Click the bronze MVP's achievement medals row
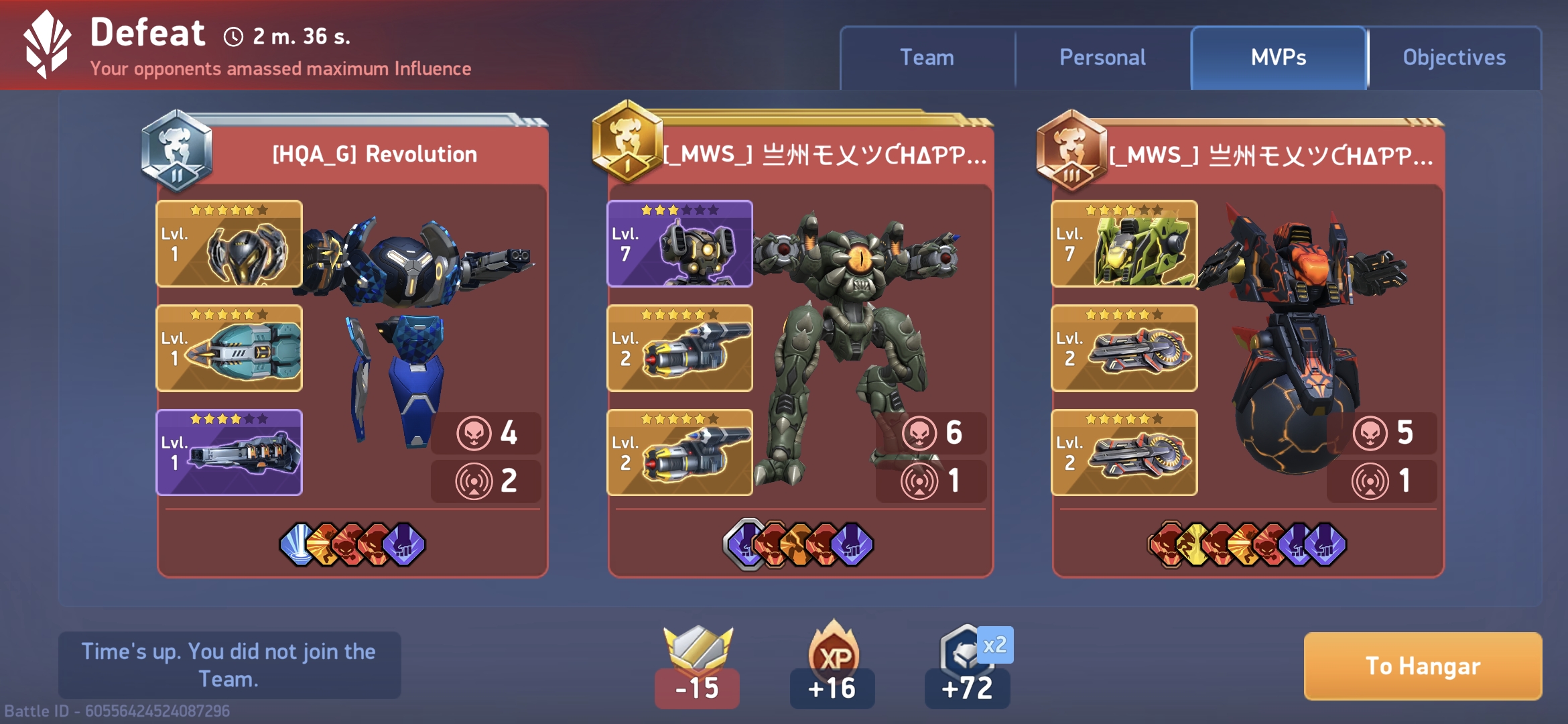Screen dimensions: 1568x724 [1247, 544]
